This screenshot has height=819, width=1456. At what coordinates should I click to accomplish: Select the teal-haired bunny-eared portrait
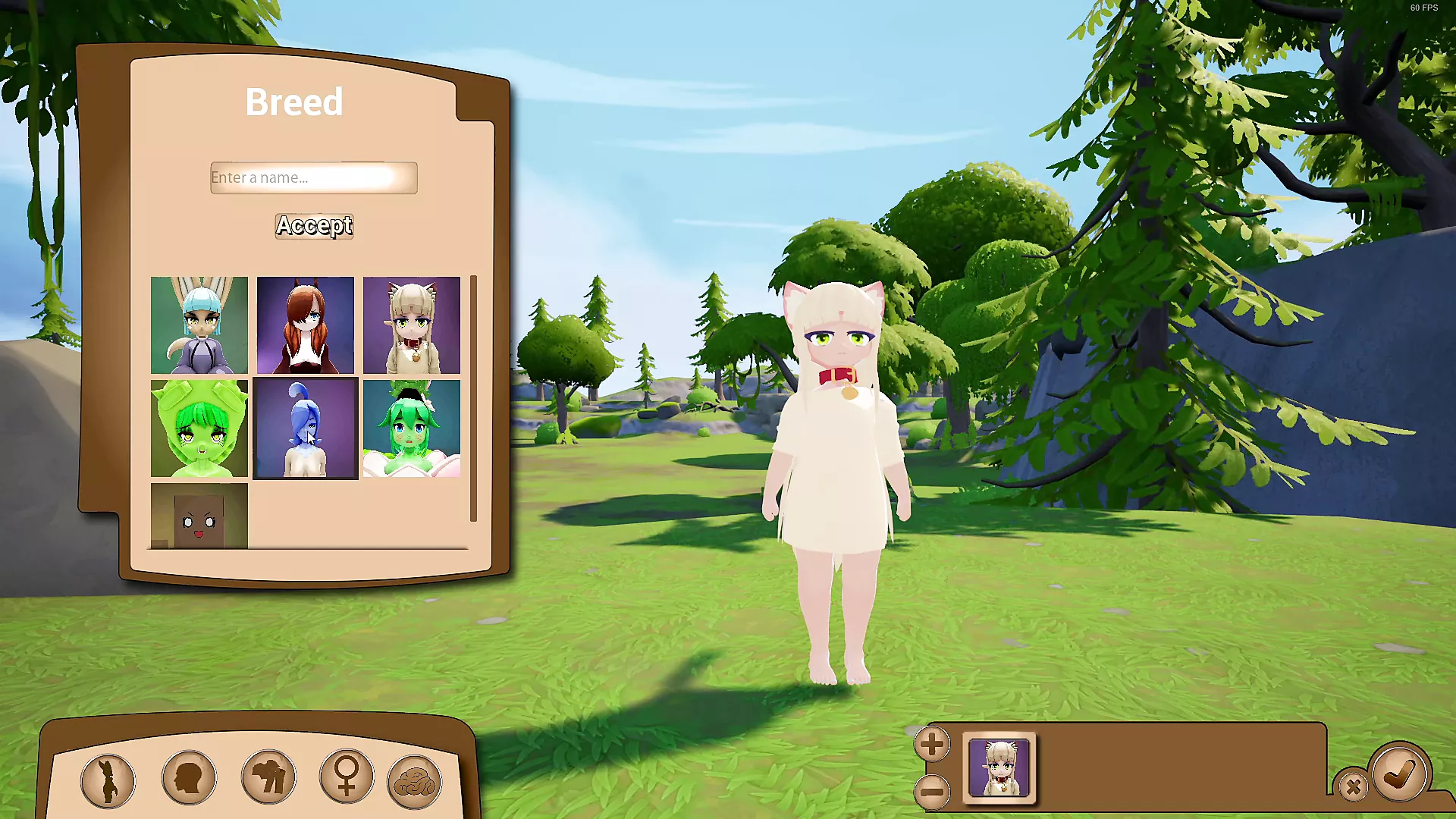tap(199, 325)
